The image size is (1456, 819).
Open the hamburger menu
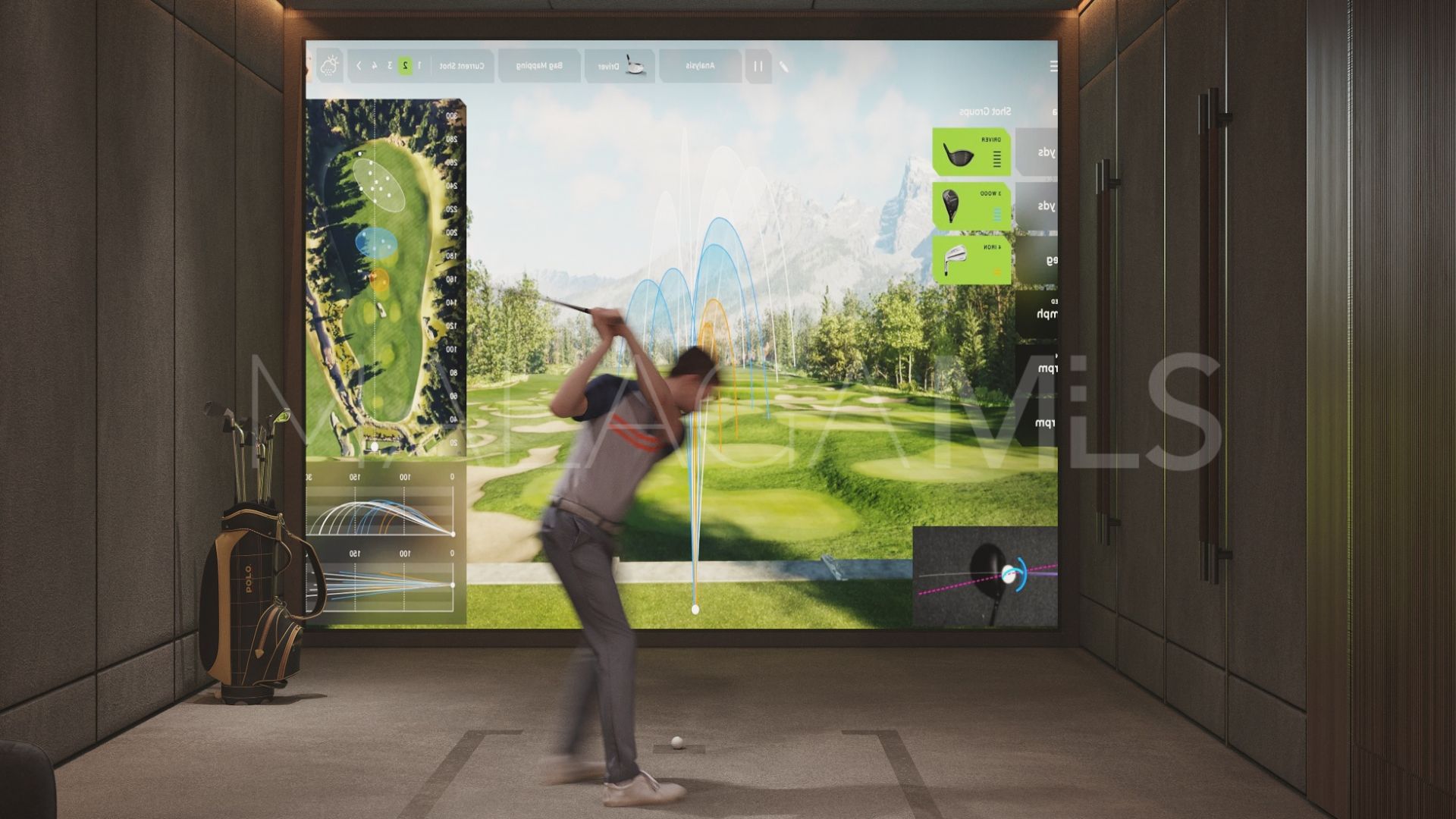(1053, 66)
